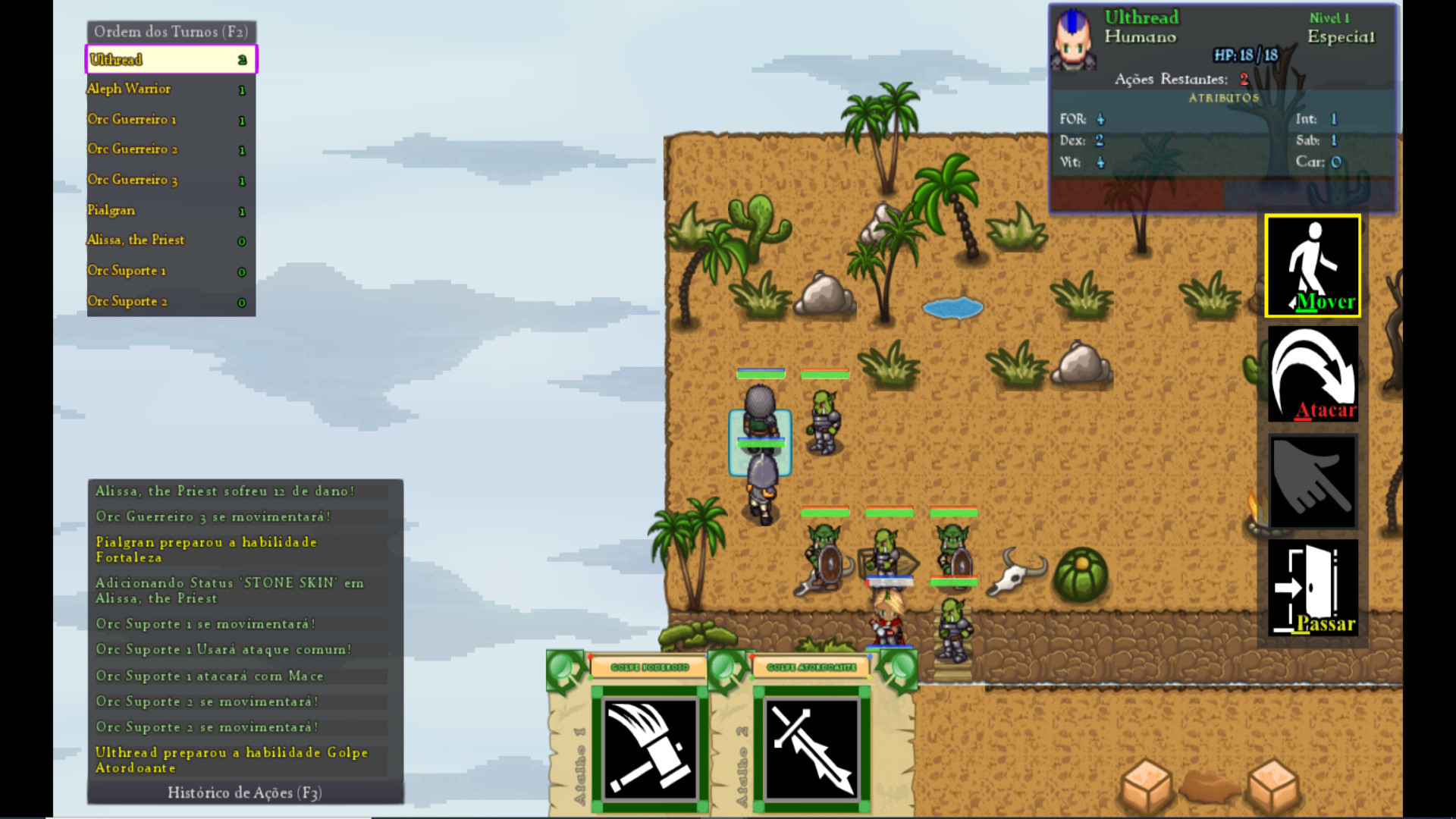Open the Ordem dos Turnos (F2) header

[171, 32]
